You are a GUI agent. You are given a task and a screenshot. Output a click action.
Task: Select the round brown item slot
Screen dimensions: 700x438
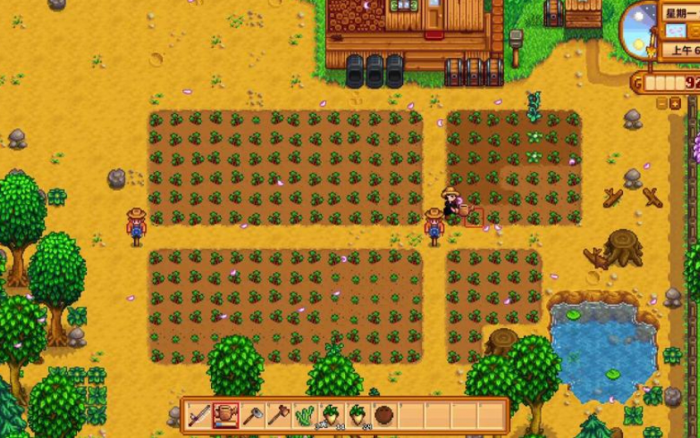384,415
